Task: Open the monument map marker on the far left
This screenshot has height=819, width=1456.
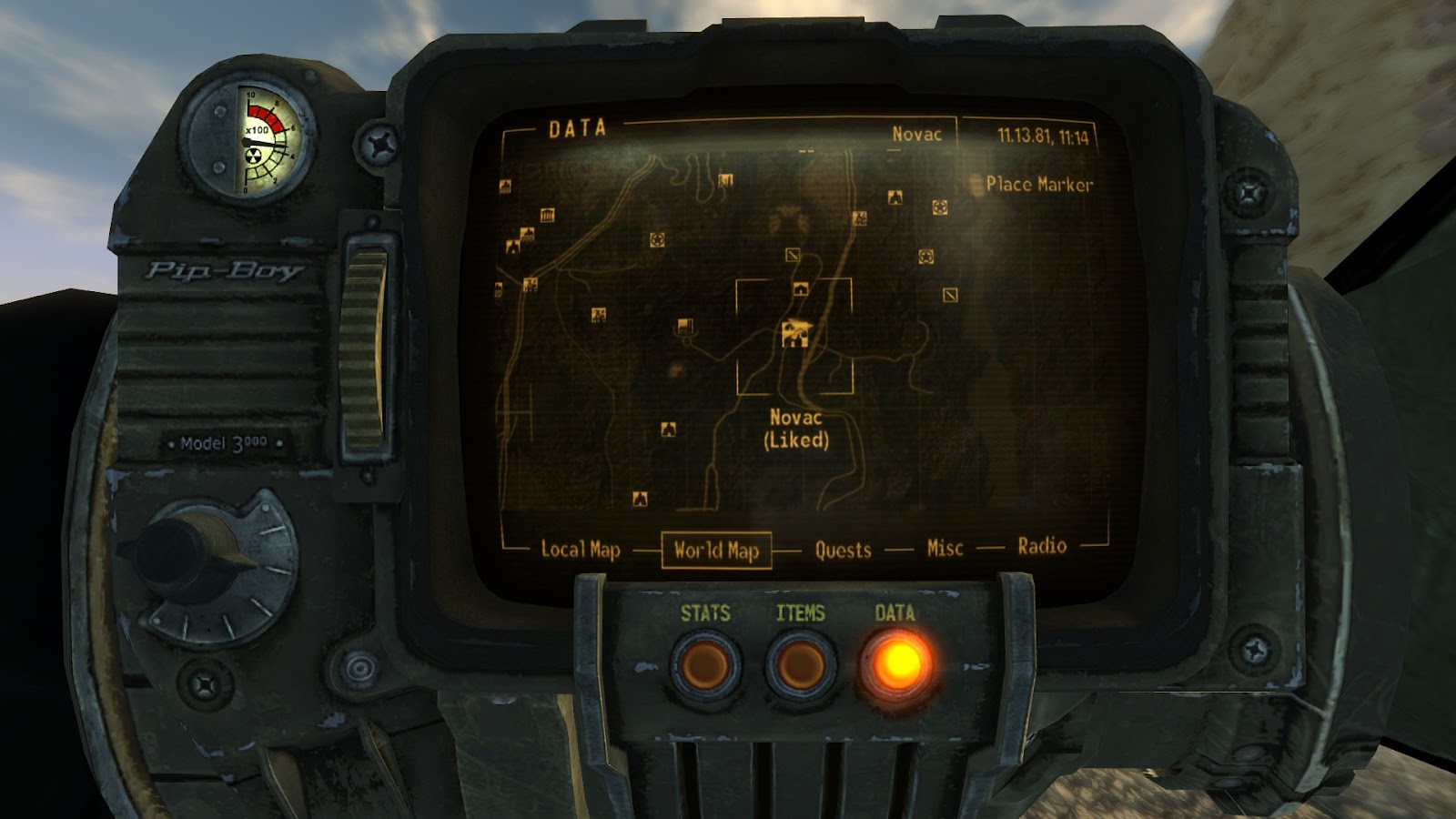Action: [x=547, y=216]
